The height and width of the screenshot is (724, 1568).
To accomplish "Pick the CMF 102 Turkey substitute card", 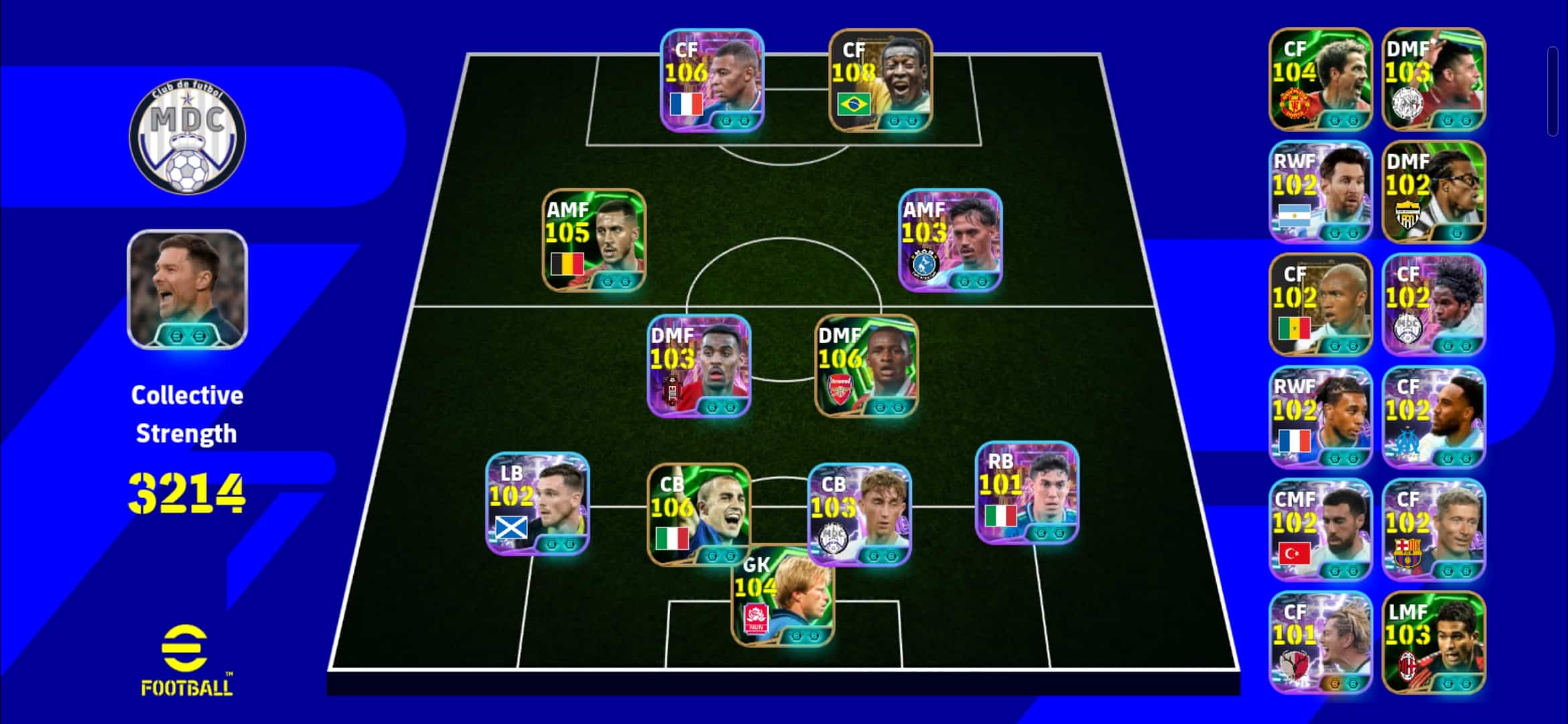I will pos(1320,530).
